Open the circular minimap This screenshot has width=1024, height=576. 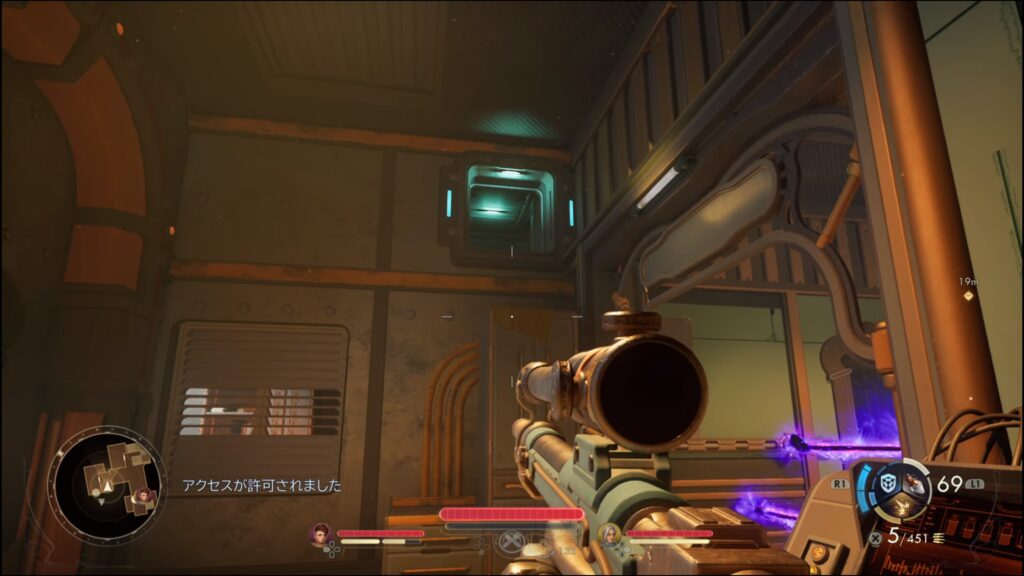tap(106, 486)
